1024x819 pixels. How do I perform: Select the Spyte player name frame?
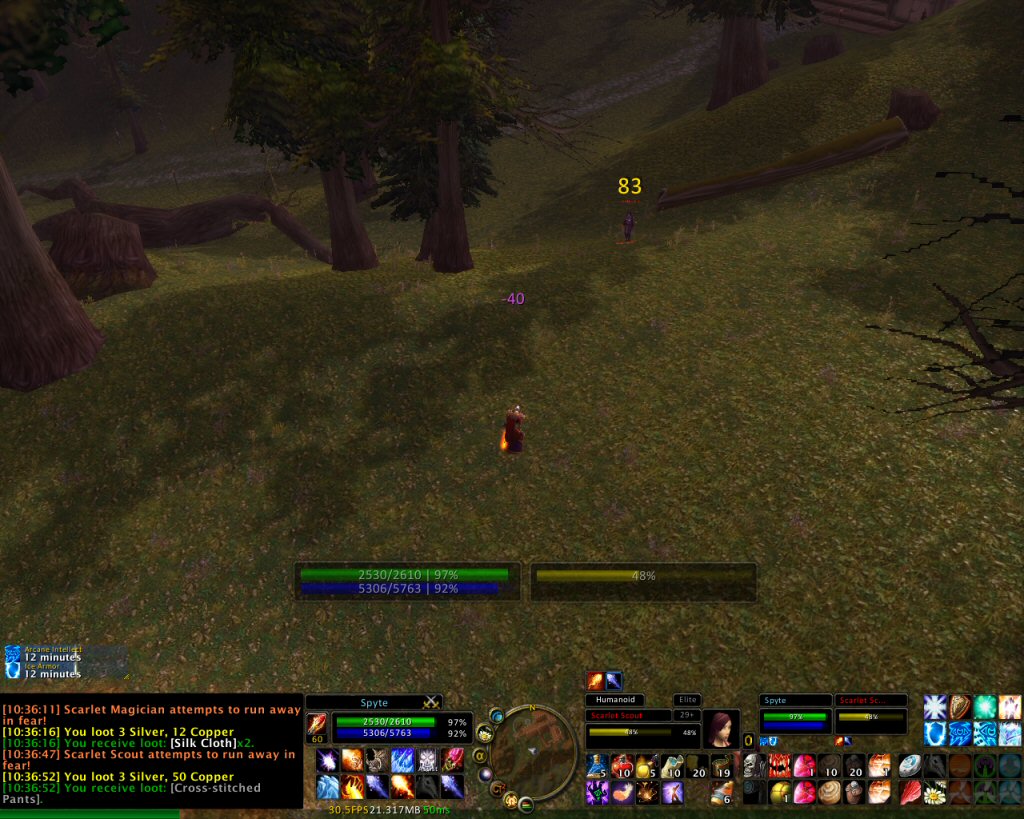[373, 703]
